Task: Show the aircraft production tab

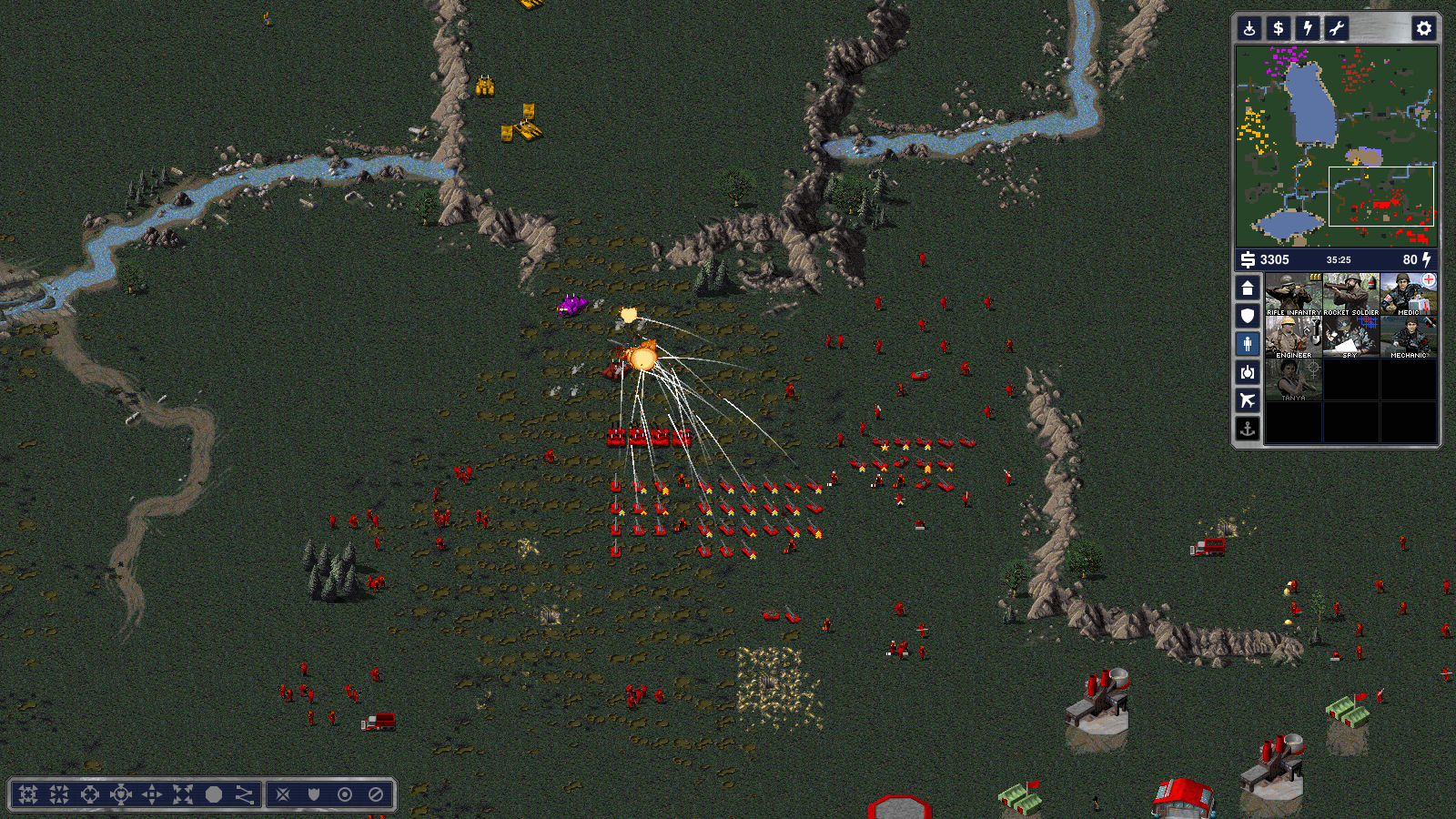Action: point(1248,400)
